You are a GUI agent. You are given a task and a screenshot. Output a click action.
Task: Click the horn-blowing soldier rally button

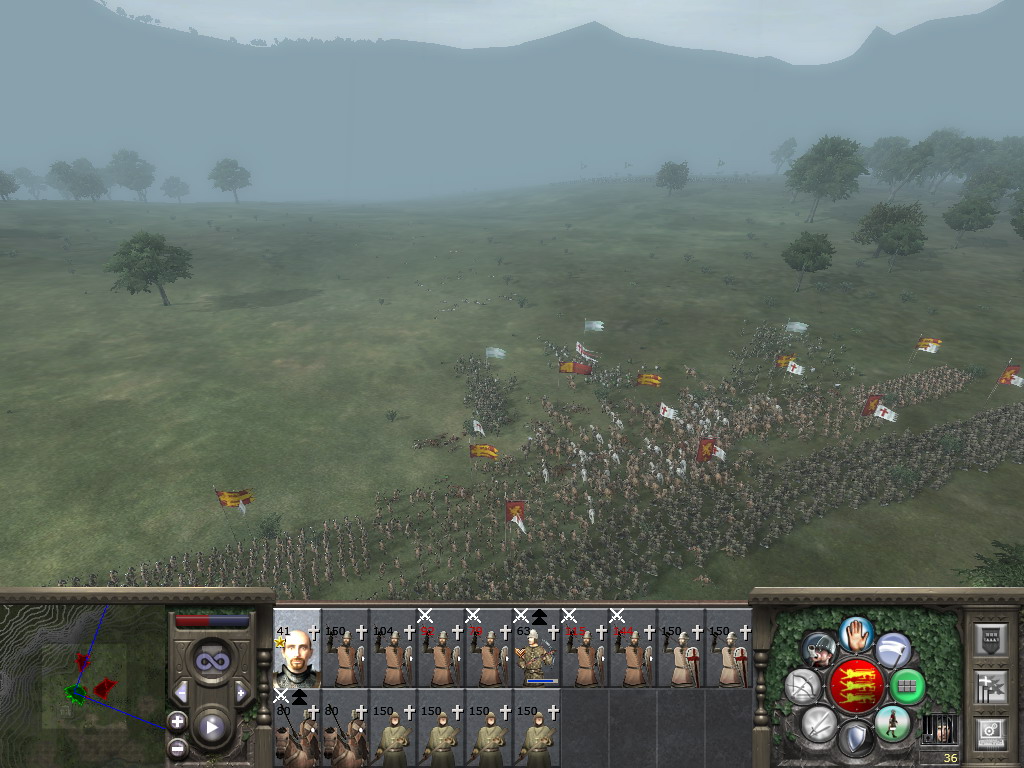[x=819, y=650]
